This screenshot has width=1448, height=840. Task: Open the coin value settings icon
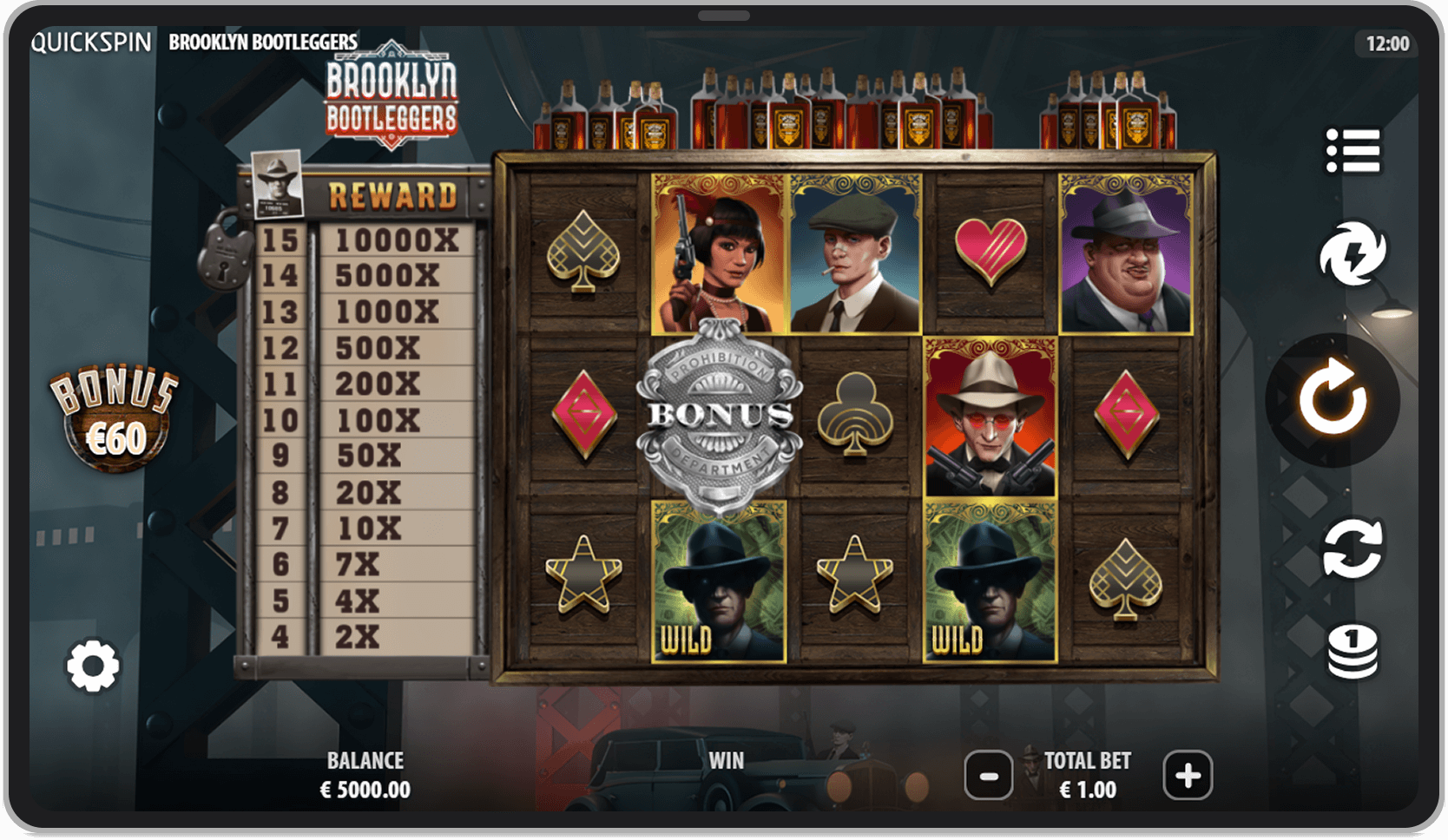point(1353,653)
